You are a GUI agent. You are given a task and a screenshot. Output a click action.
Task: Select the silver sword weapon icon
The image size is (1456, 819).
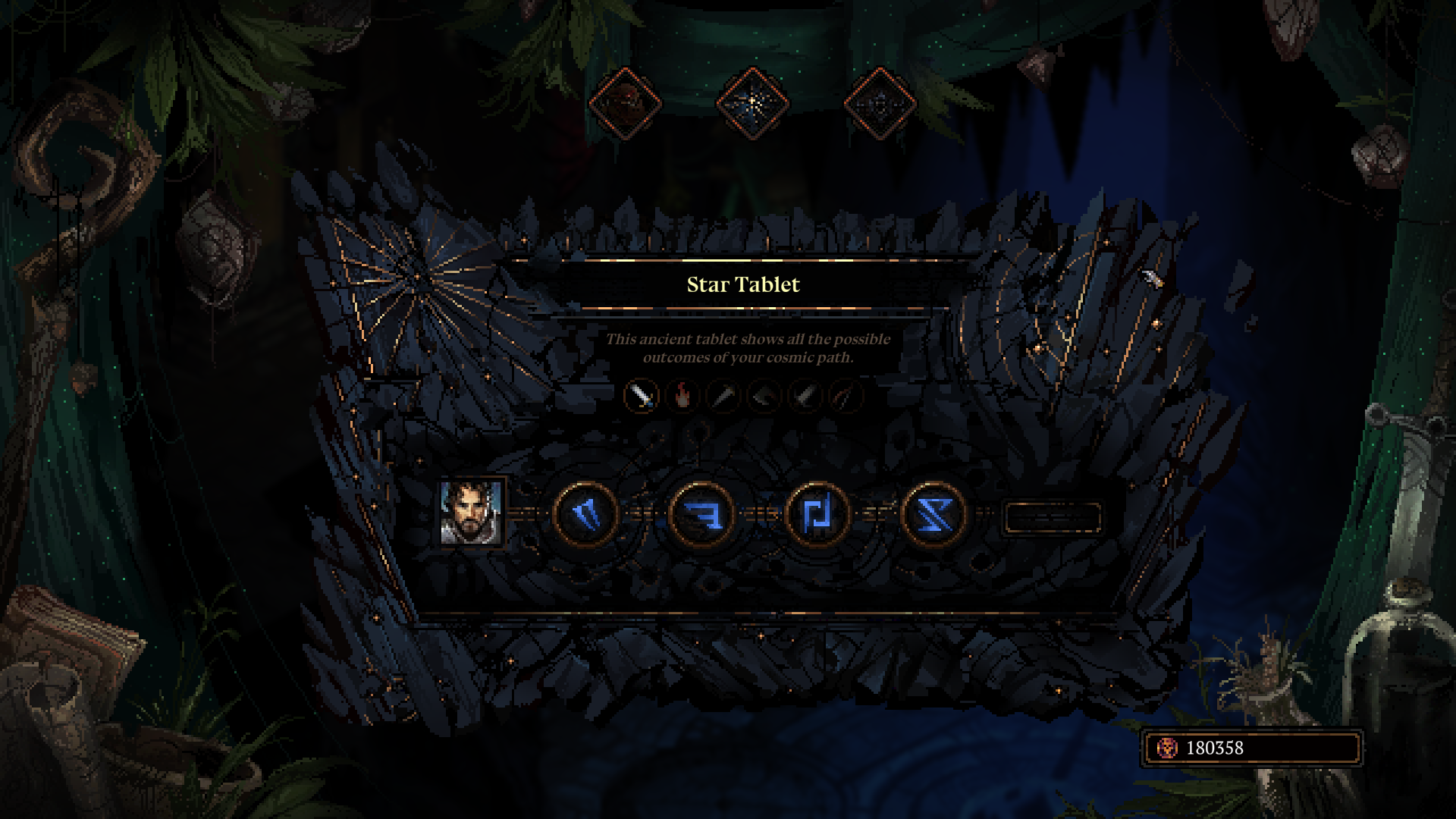point(641,395)
